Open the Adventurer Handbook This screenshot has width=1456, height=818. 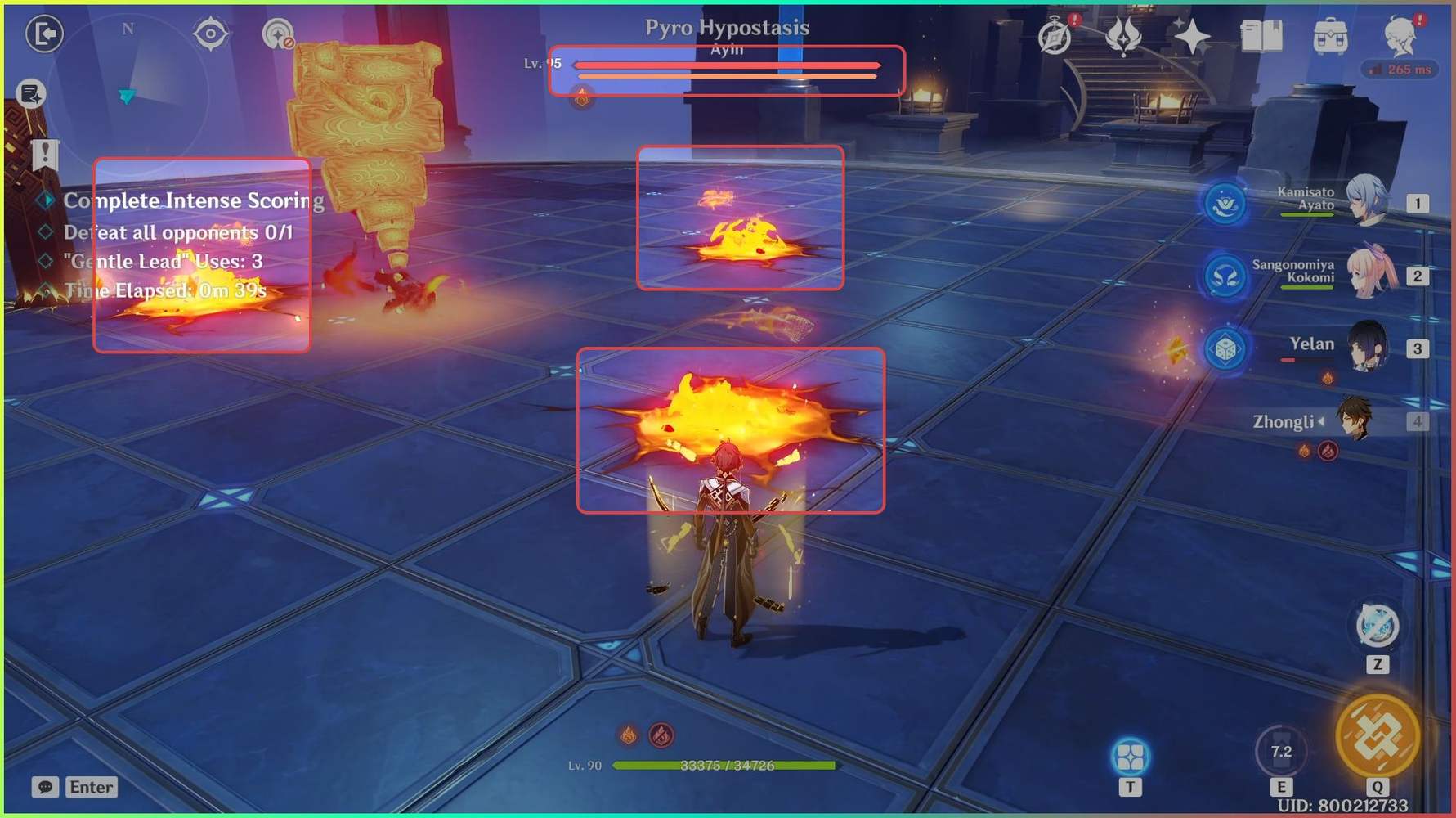1261,36
